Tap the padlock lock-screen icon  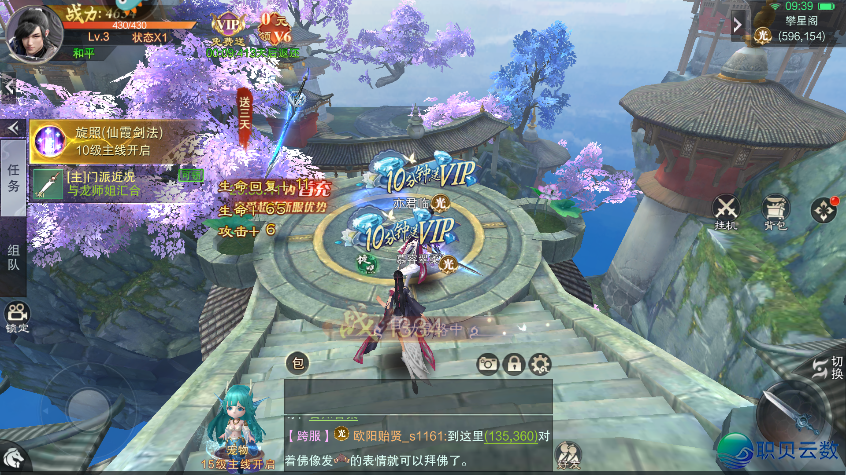[x=514, y=364]
